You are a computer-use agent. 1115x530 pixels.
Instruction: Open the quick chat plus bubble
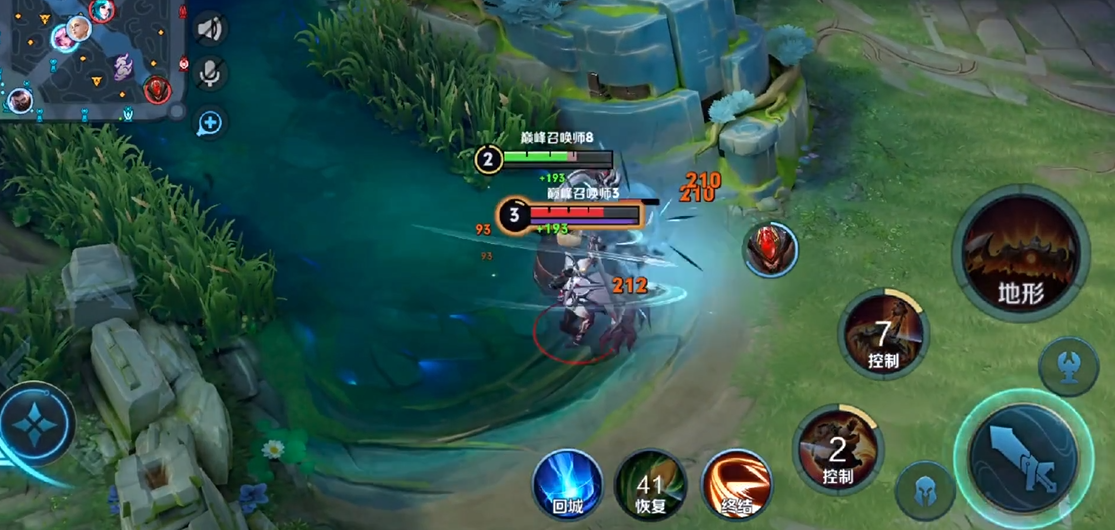(210, 123)
